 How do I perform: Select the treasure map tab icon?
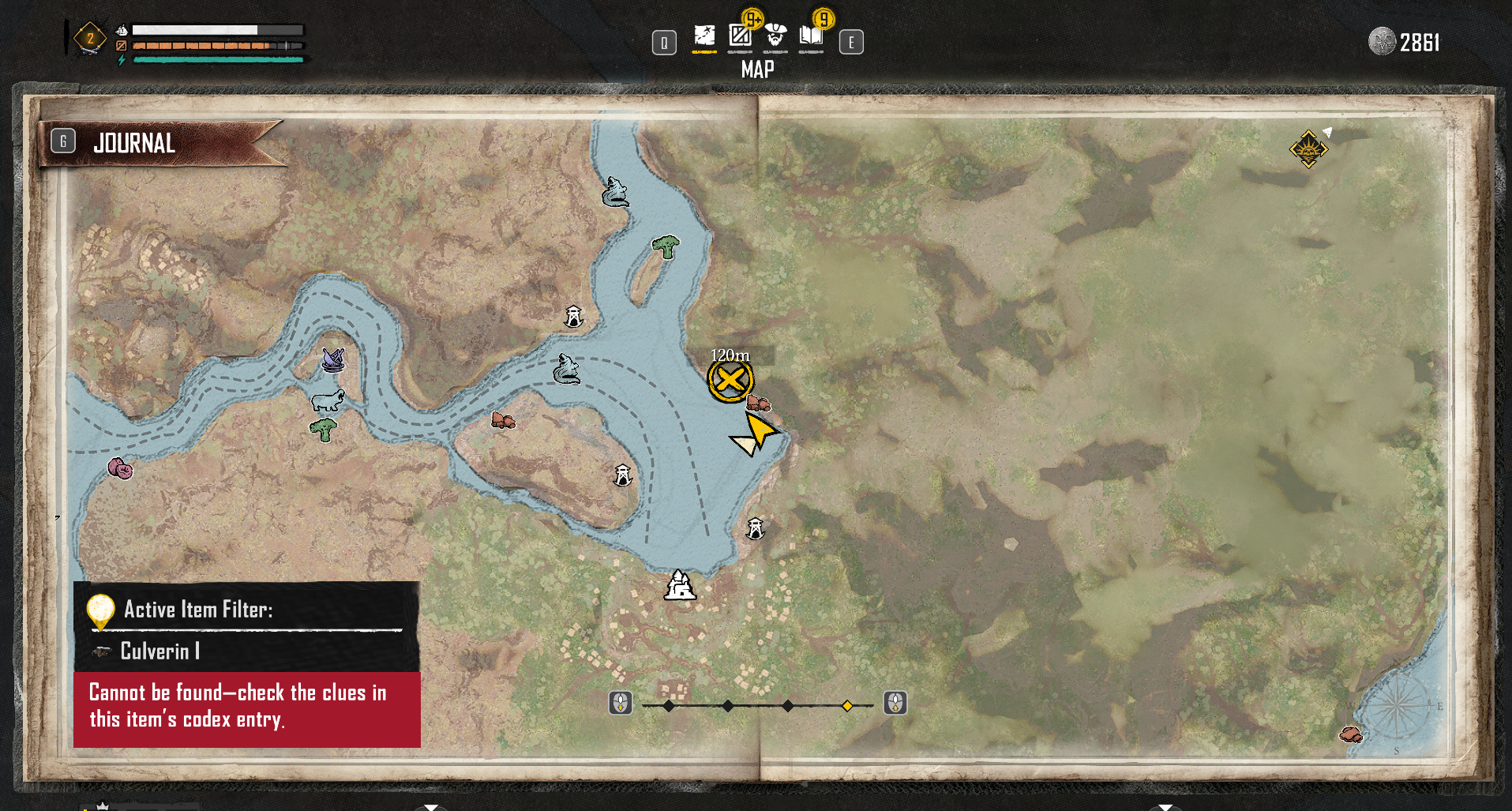tap(704, 36)
